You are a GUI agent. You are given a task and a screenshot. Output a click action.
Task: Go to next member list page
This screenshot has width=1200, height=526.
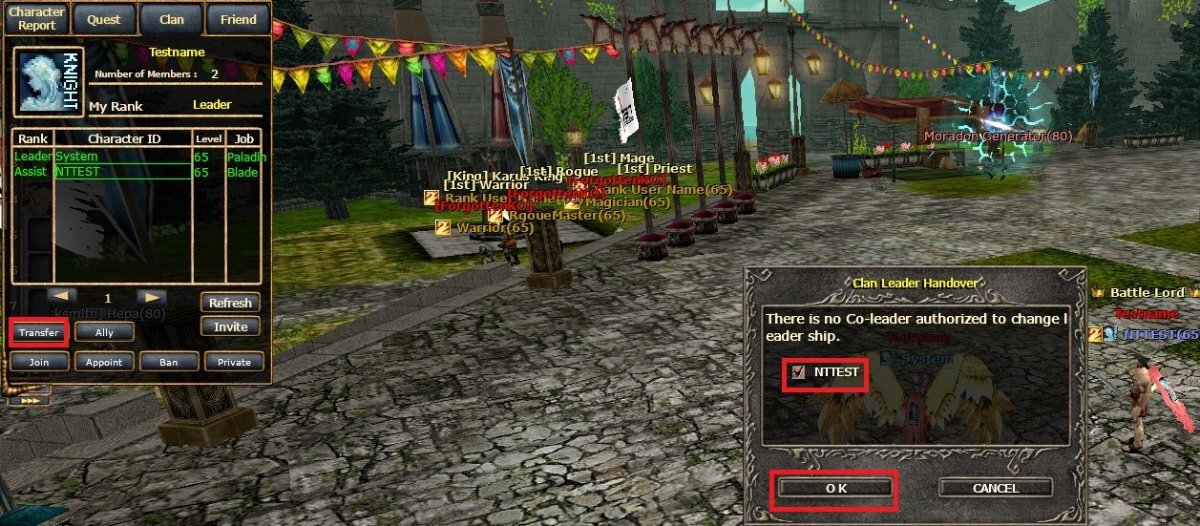click(x=151, y=297)
